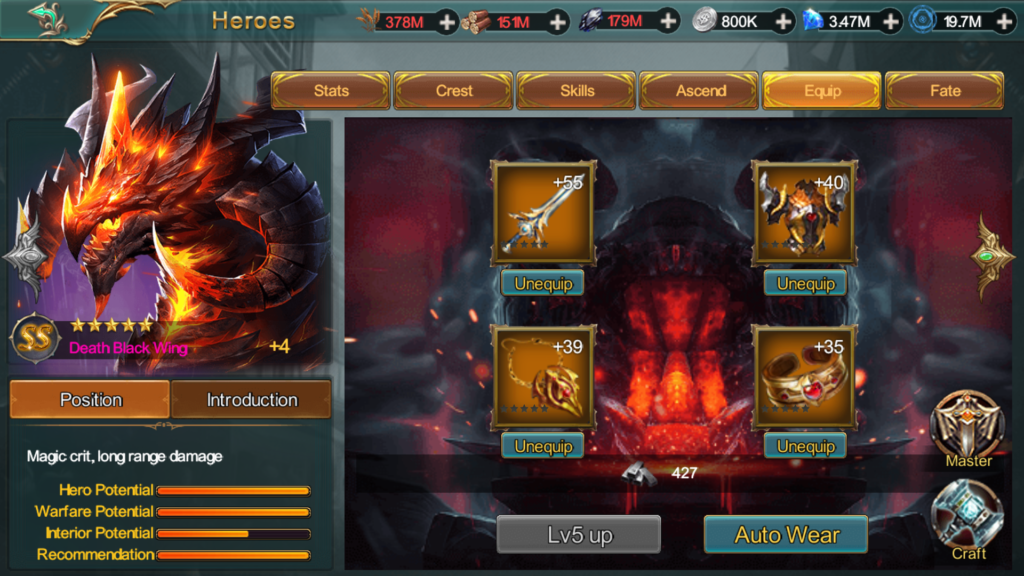Select the Ascend tab
The height and width of the screenshot is (576, 1024).
(701, 91)
